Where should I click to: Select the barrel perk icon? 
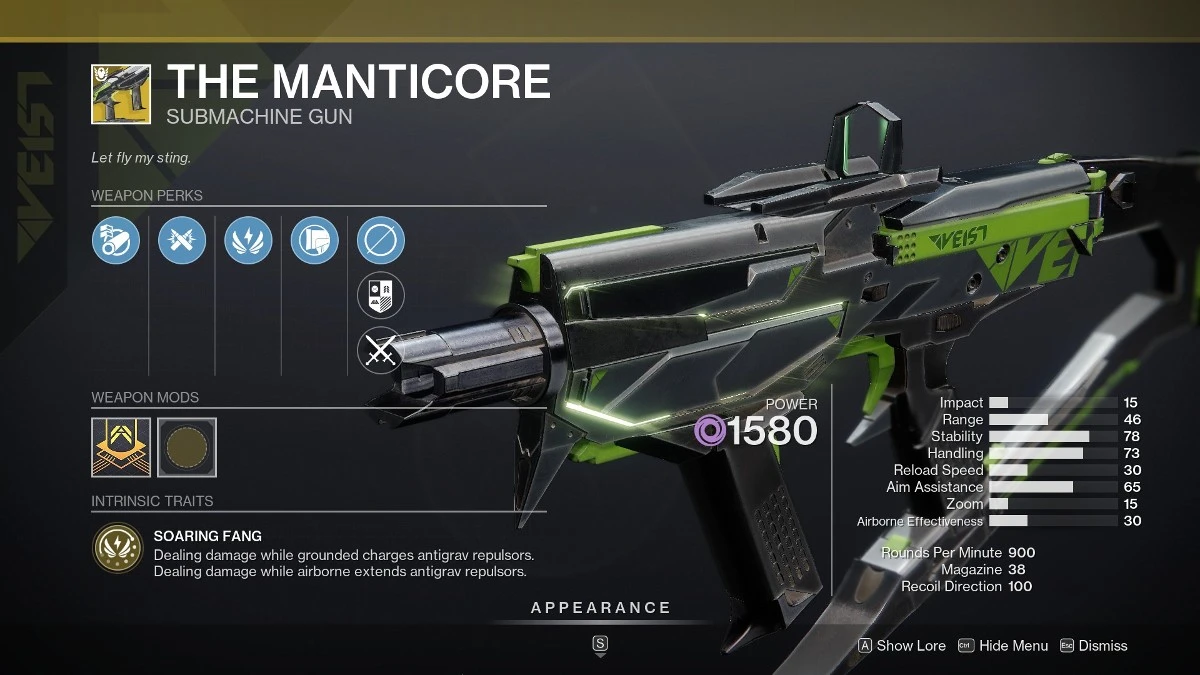tap(116, 241)
